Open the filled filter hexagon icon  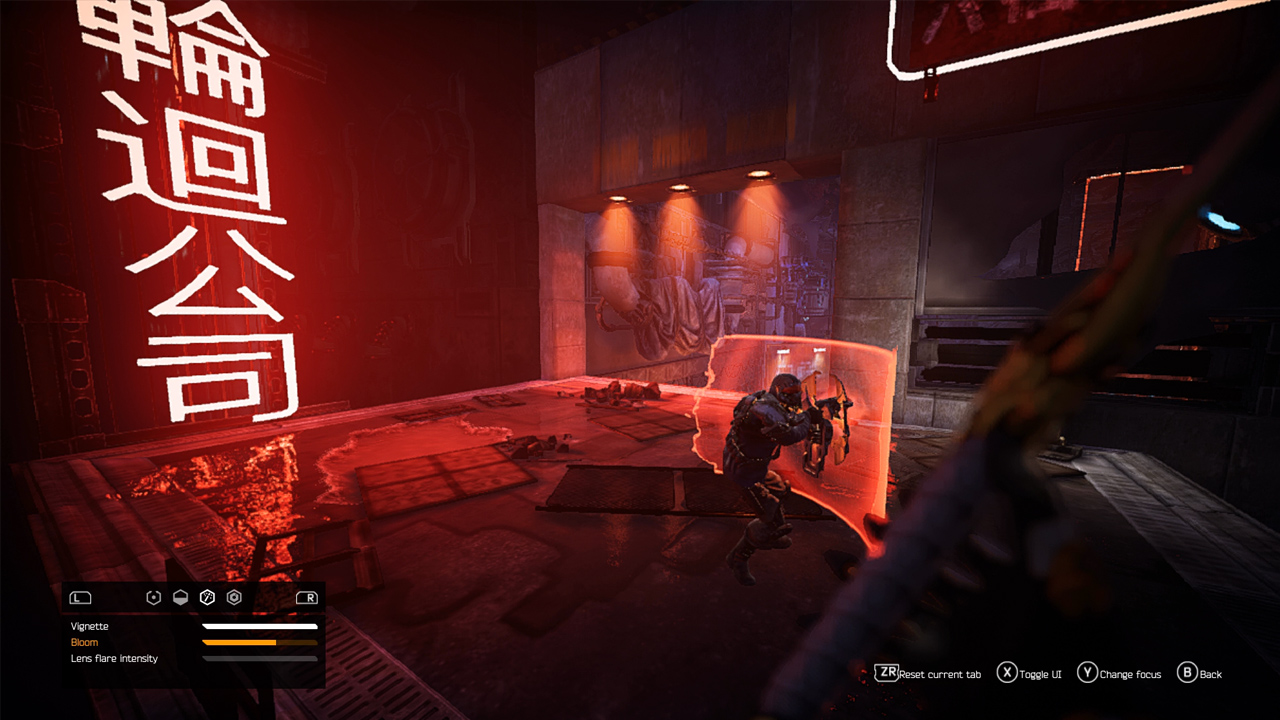click(180, 597)
